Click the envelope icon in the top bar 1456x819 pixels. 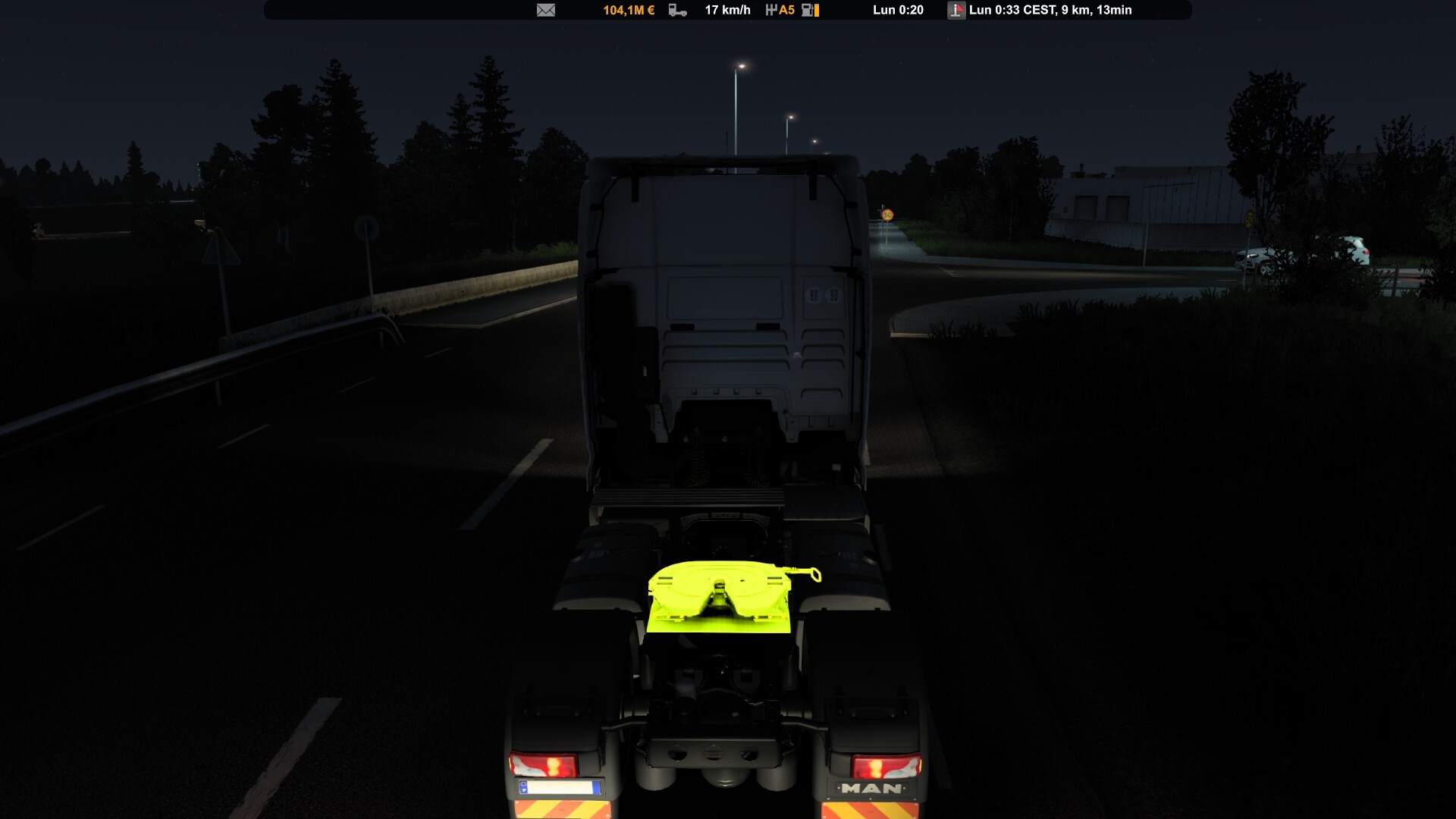[545, 10]
